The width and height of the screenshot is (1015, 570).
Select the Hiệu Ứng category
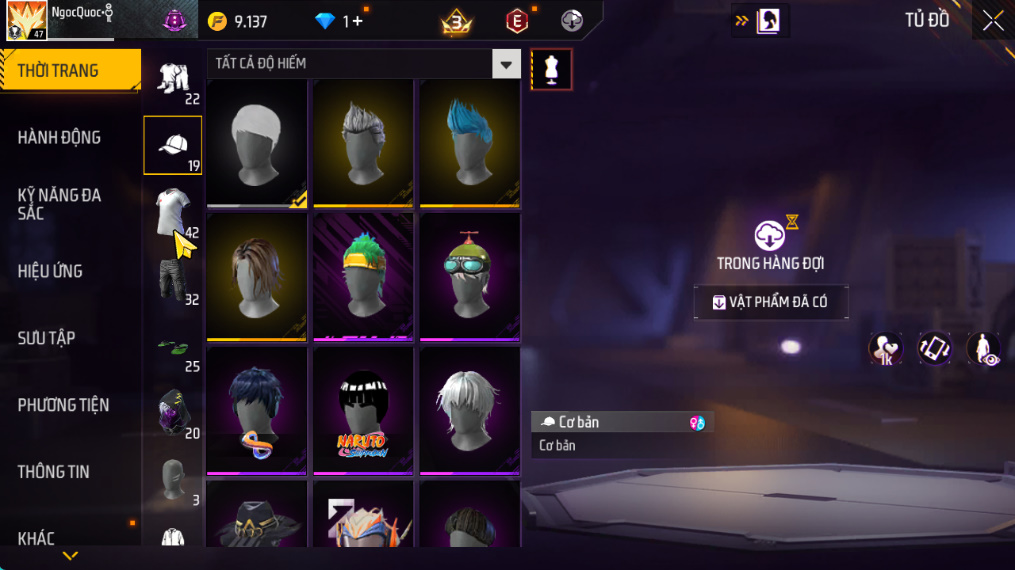point(50,271)
